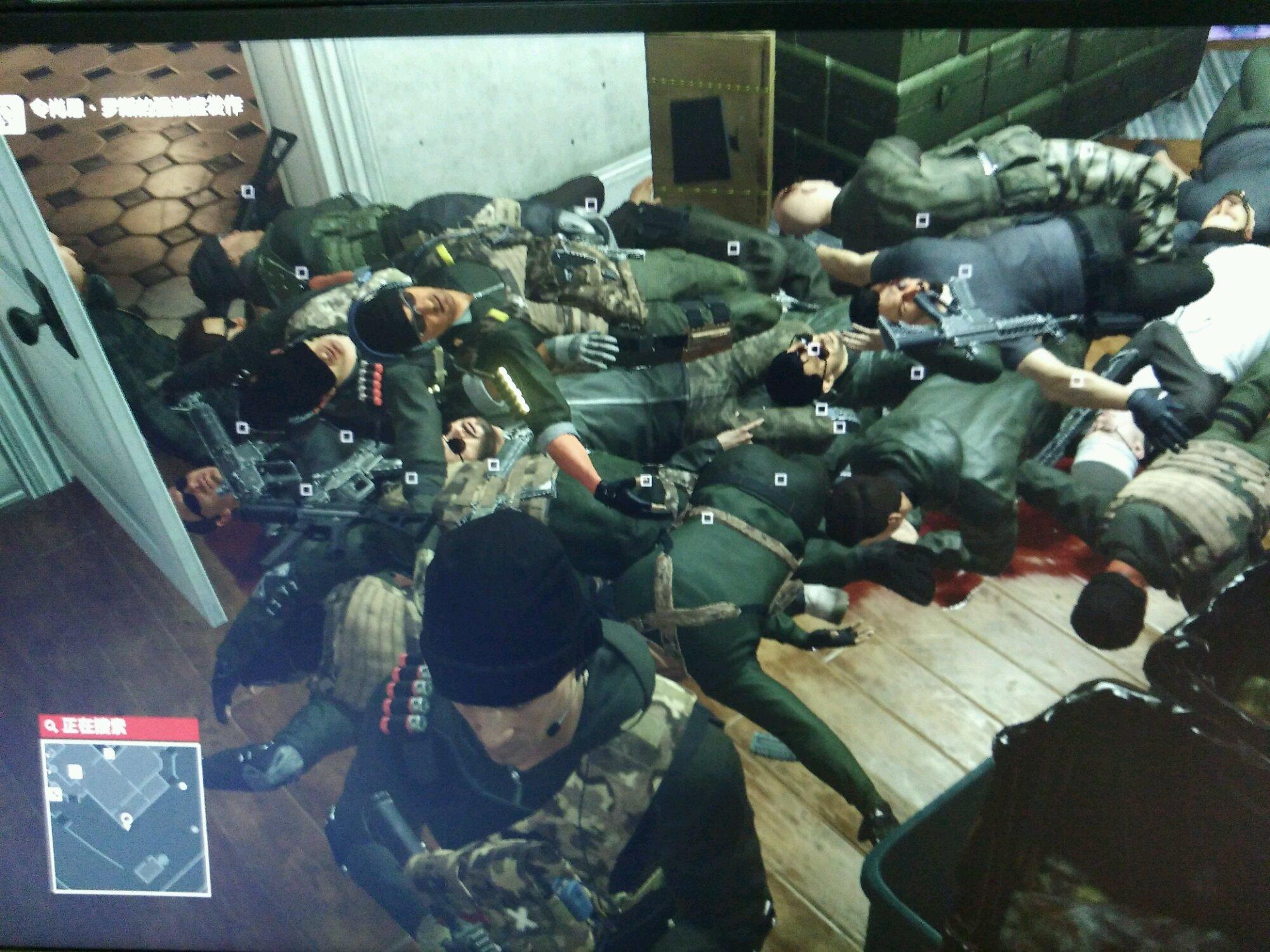1270x952 pixels.
Task: Click the player pin on minimap
Action: click(x=126, y=820)
